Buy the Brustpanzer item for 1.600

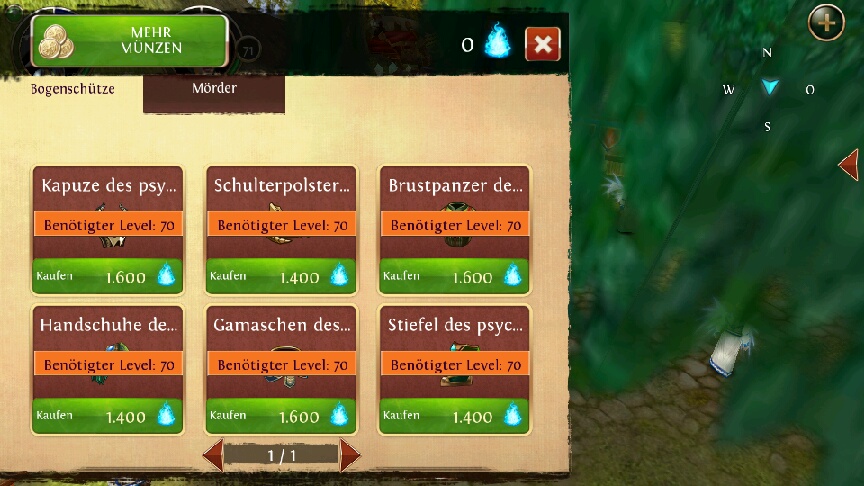pos(455,276)
